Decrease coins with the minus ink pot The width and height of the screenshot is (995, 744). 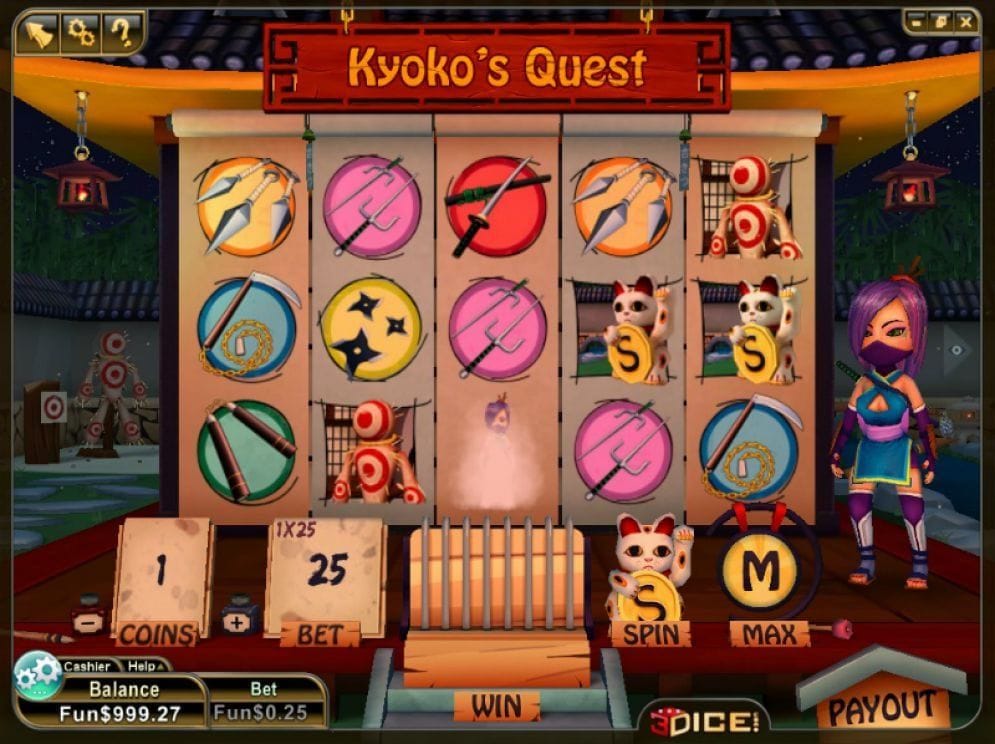(x=91, y=617)
